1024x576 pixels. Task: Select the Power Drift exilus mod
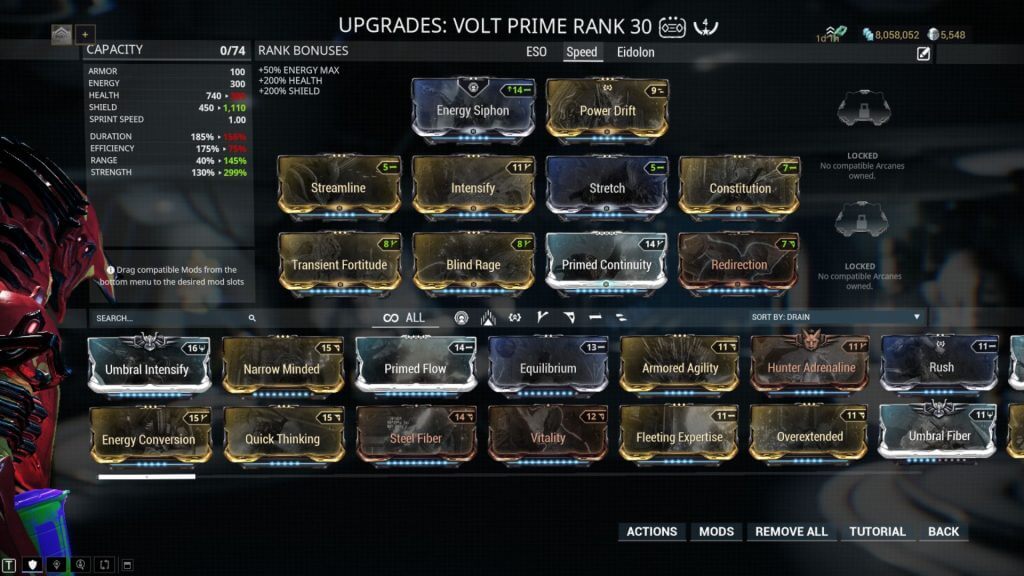tap(607, 110)
